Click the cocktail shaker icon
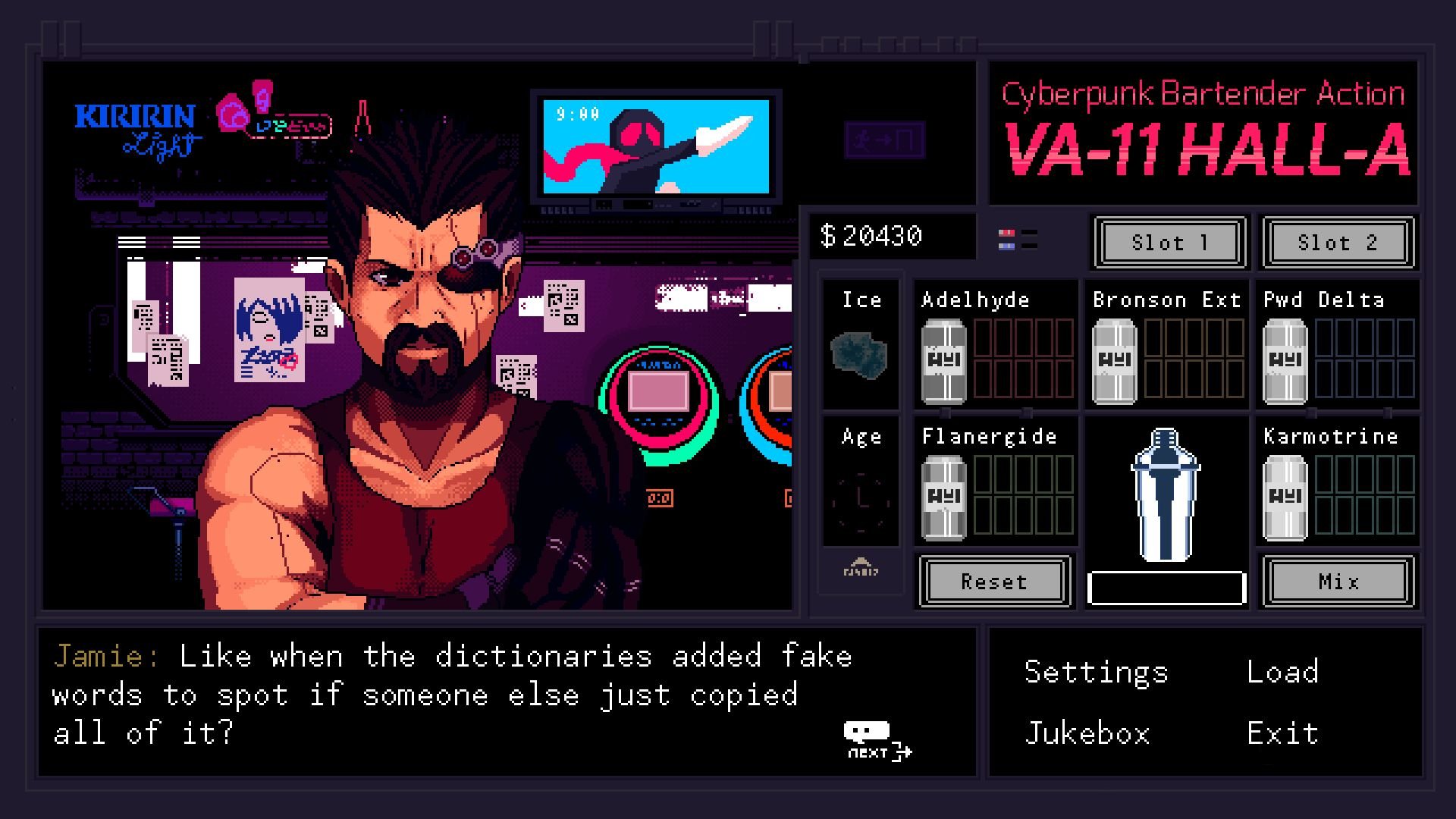This screenshot has height=819, width=1456. [1166, 500]
